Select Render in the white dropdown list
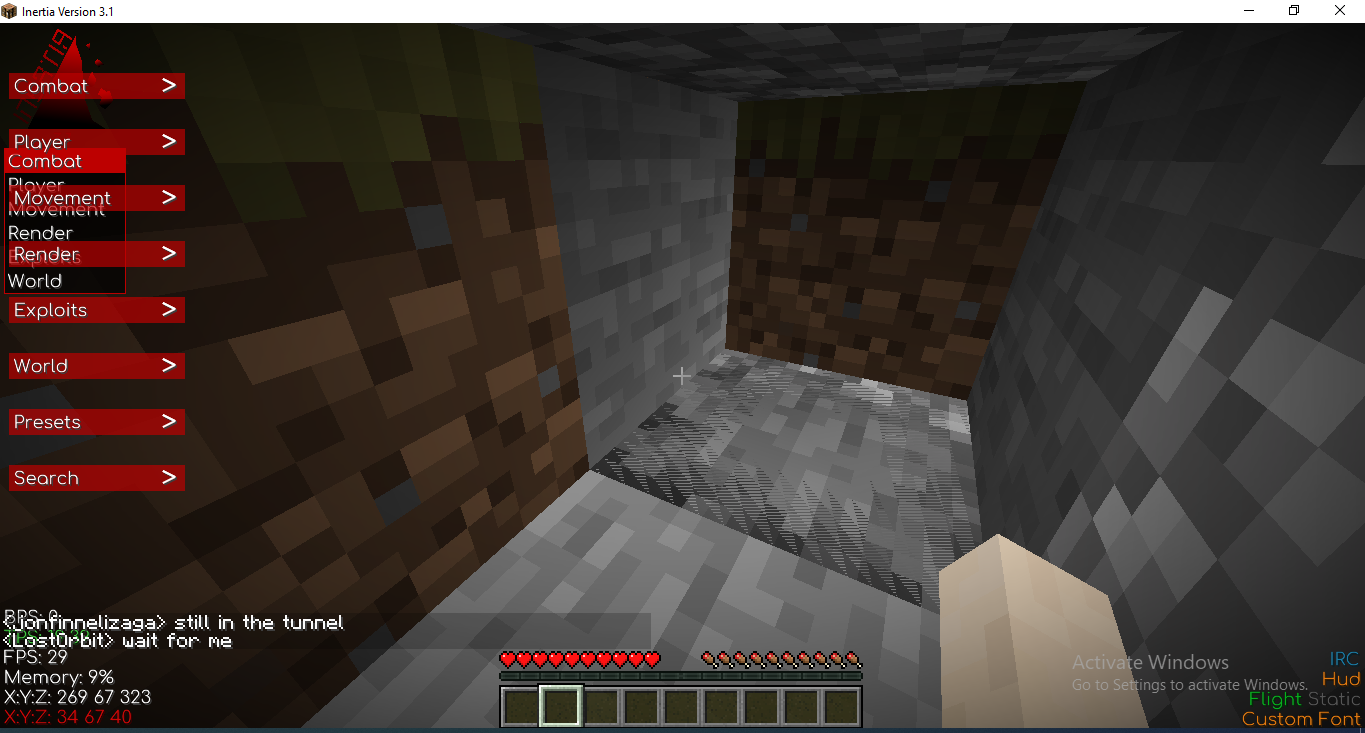 [x=40, y=232]
